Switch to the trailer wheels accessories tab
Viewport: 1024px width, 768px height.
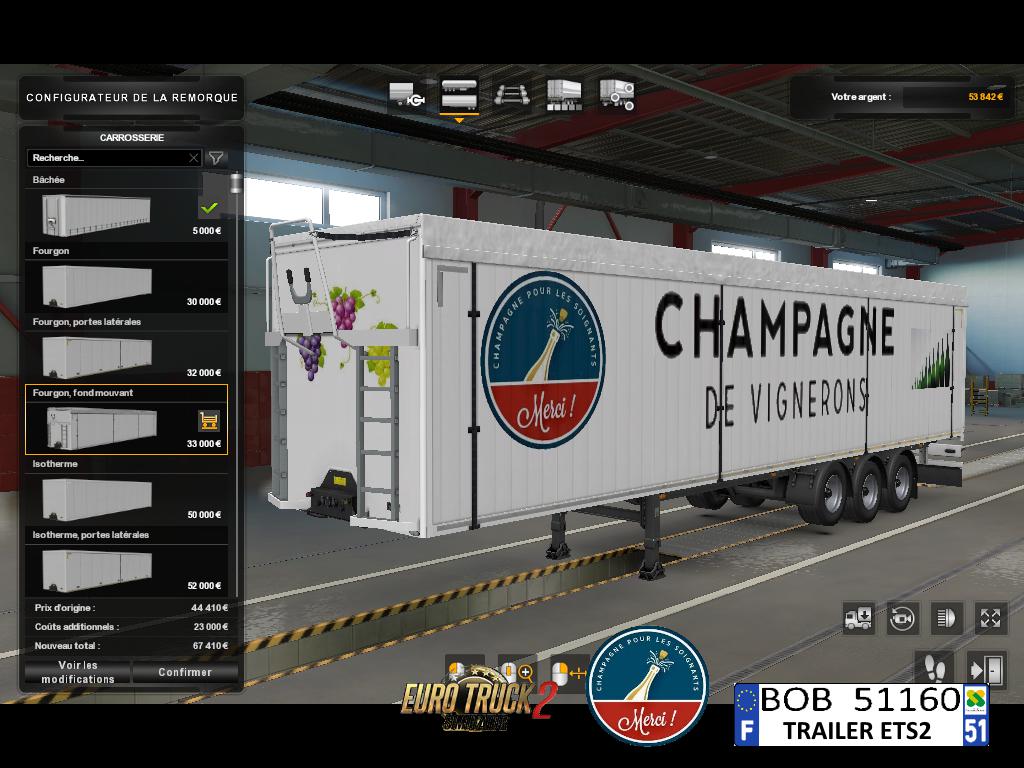coord(616,96)
